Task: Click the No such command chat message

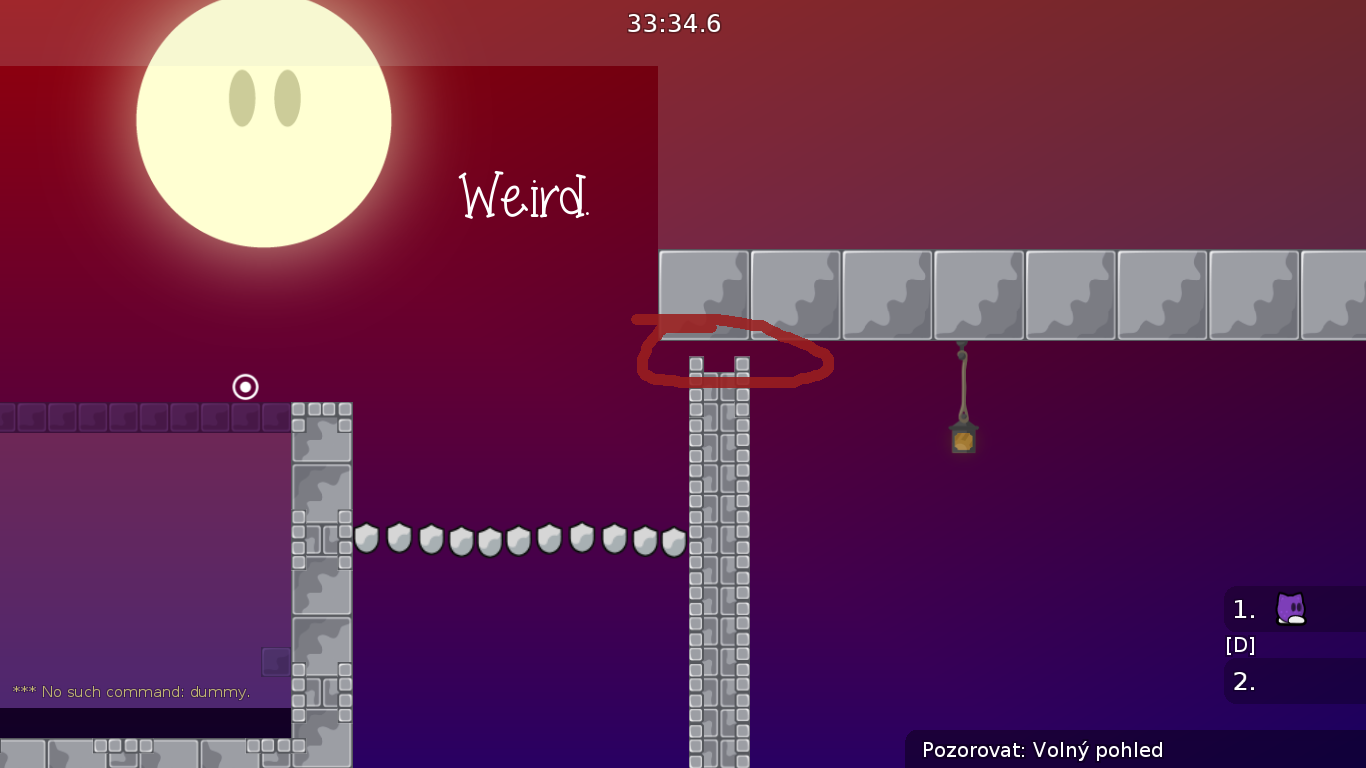Action: click(x=130, y=691)
